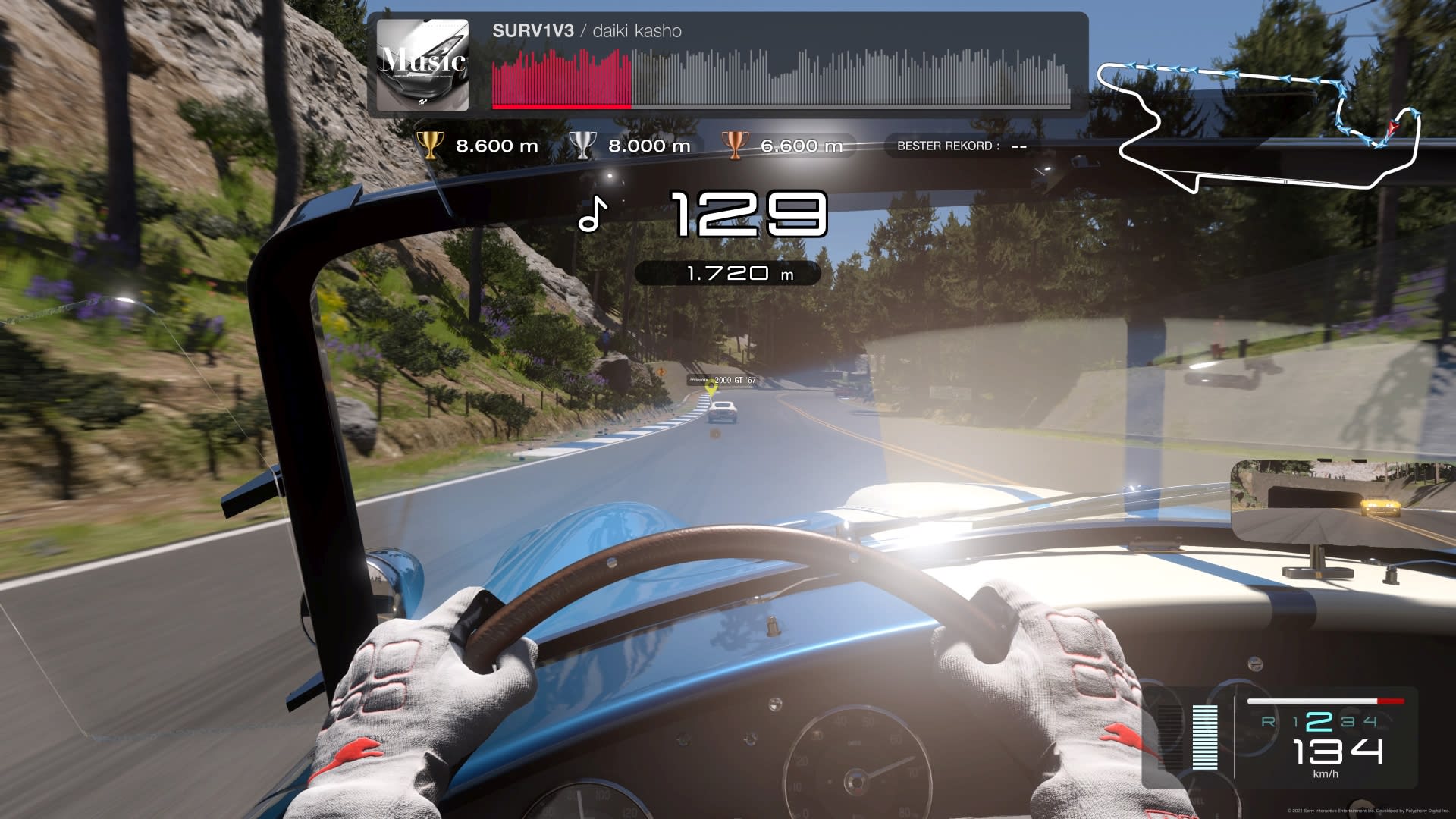Select the gold trophy icon
1456x819 pixels.
[x=430, y=145]
